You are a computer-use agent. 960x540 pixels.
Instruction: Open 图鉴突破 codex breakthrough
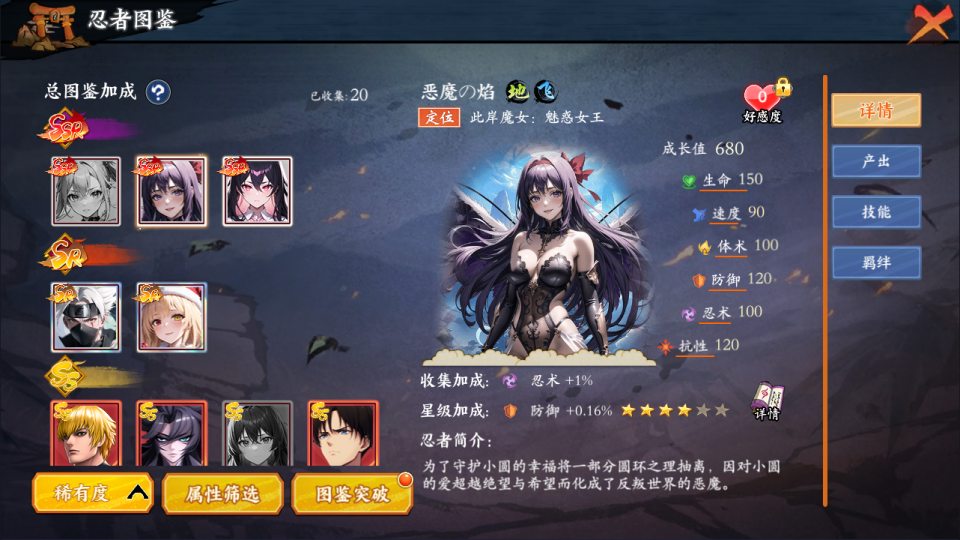[x=351, y=493]
